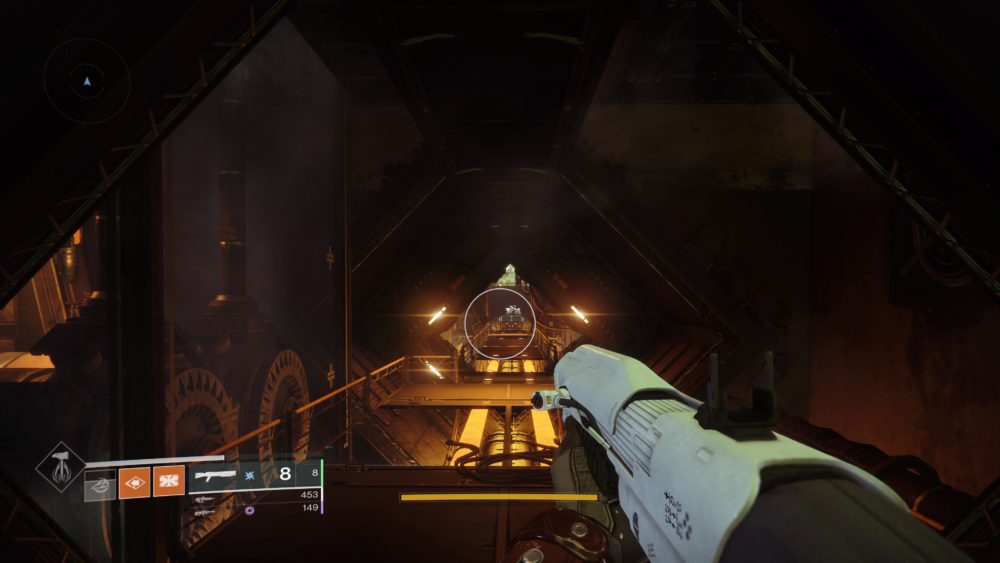Image resolution: width=1000 pixels, height=563 pixels.
Task: Select the diamond-shaped super ability icon
Action: (59, 467)
